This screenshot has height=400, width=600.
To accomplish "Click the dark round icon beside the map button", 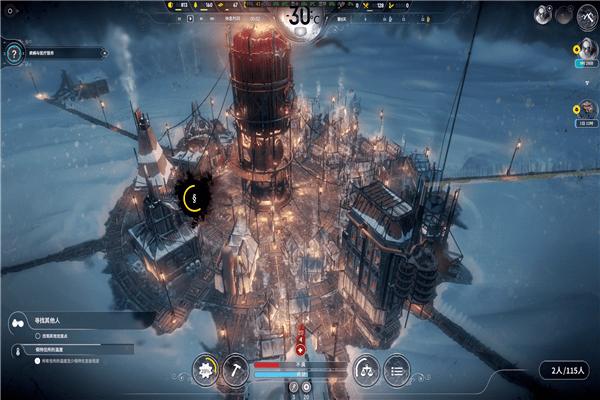I will tap(564, 14).
